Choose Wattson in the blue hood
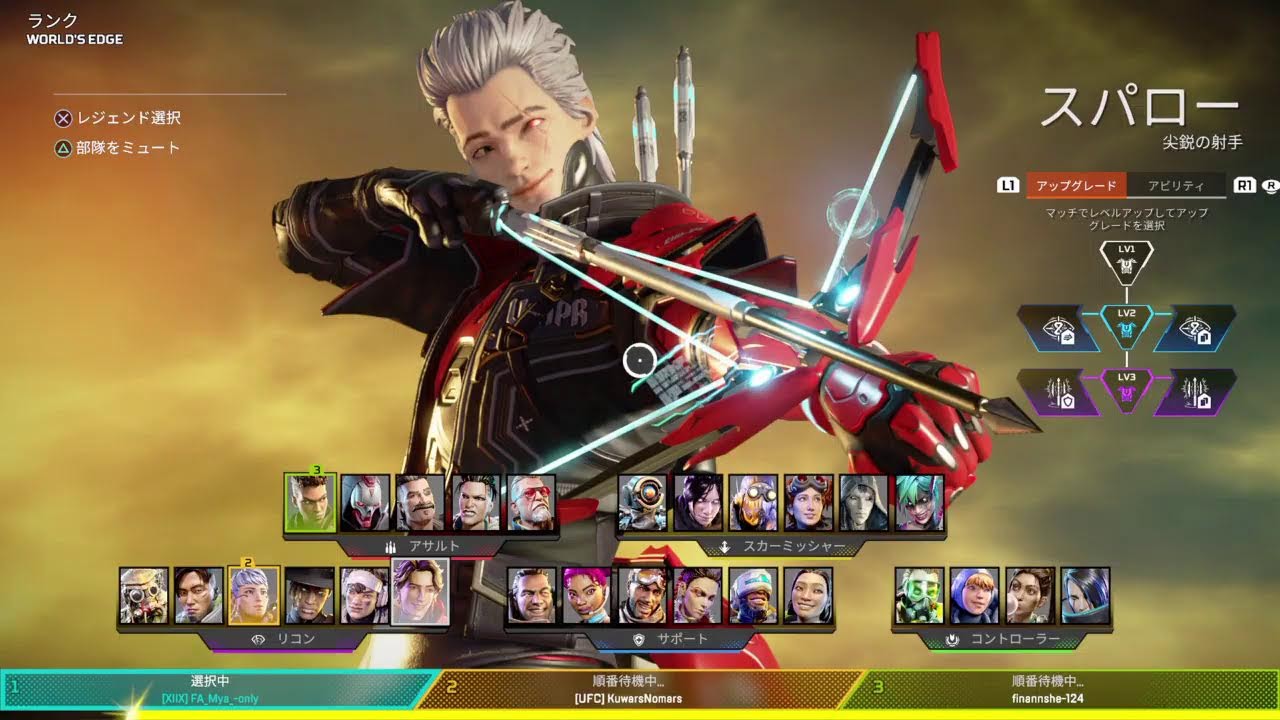The height and width of the screenshot is (720, 1280). [974, 596]
